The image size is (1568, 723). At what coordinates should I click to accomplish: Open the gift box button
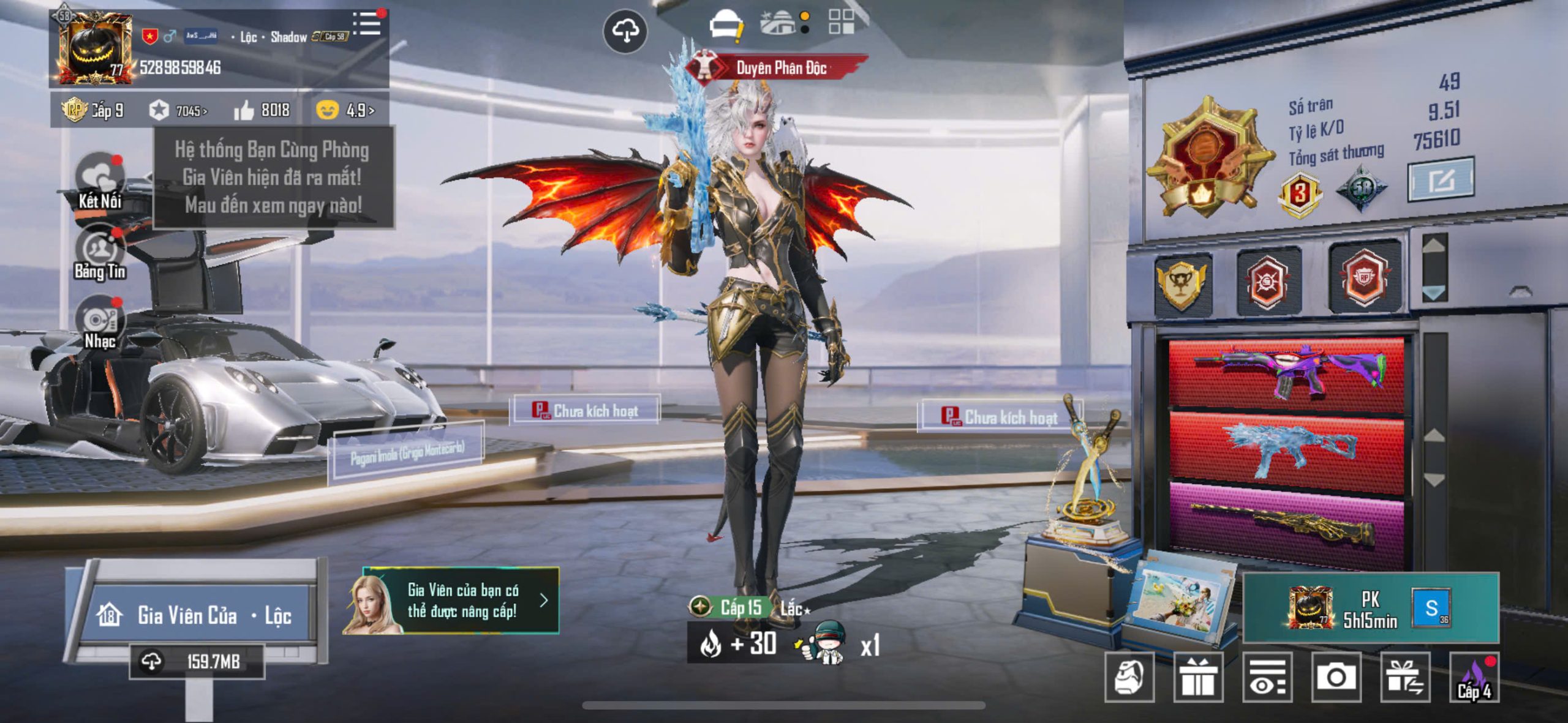pos(1198,676)
